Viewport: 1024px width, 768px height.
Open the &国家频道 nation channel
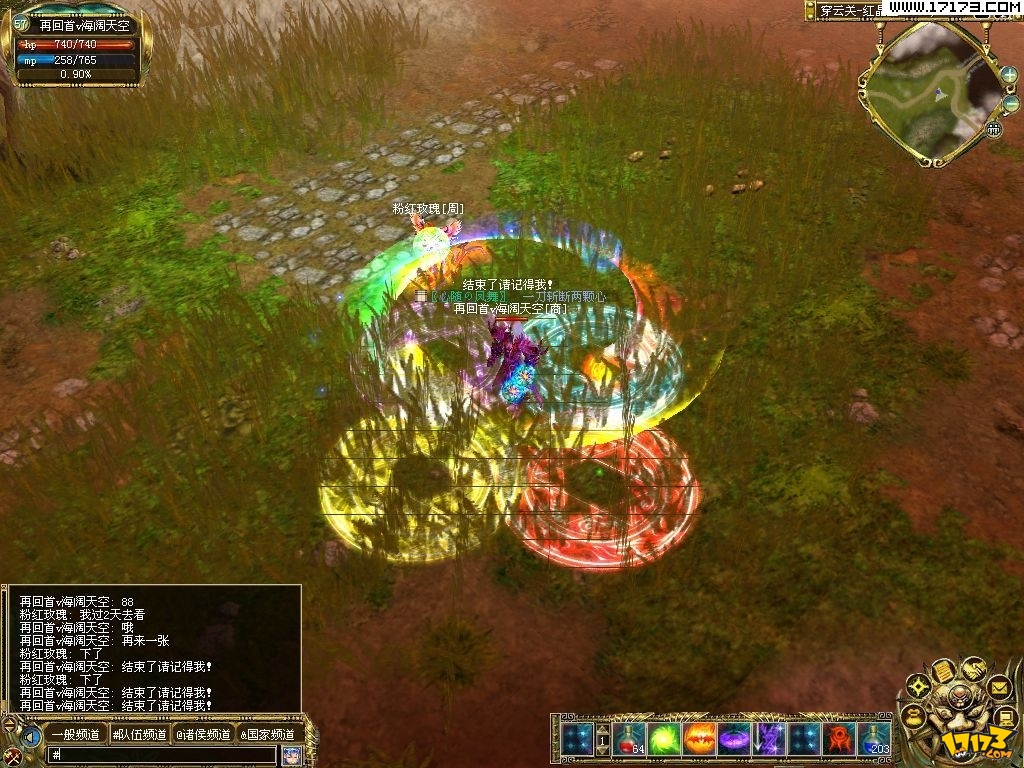coord(266,735)
